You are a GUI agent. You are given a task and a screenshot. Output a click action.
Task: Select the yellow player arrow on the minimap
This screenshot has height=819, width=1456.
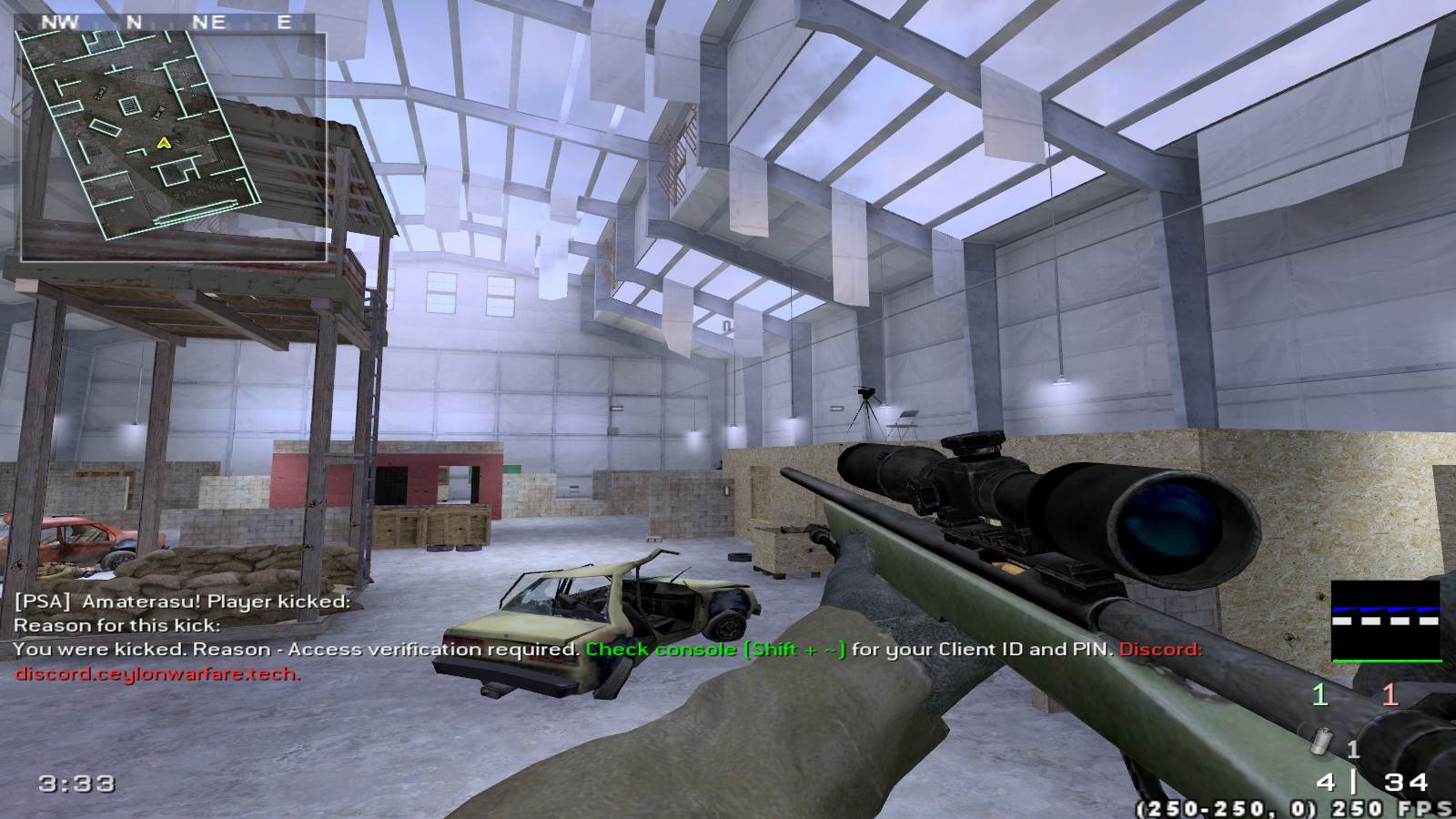coord(164,142)
